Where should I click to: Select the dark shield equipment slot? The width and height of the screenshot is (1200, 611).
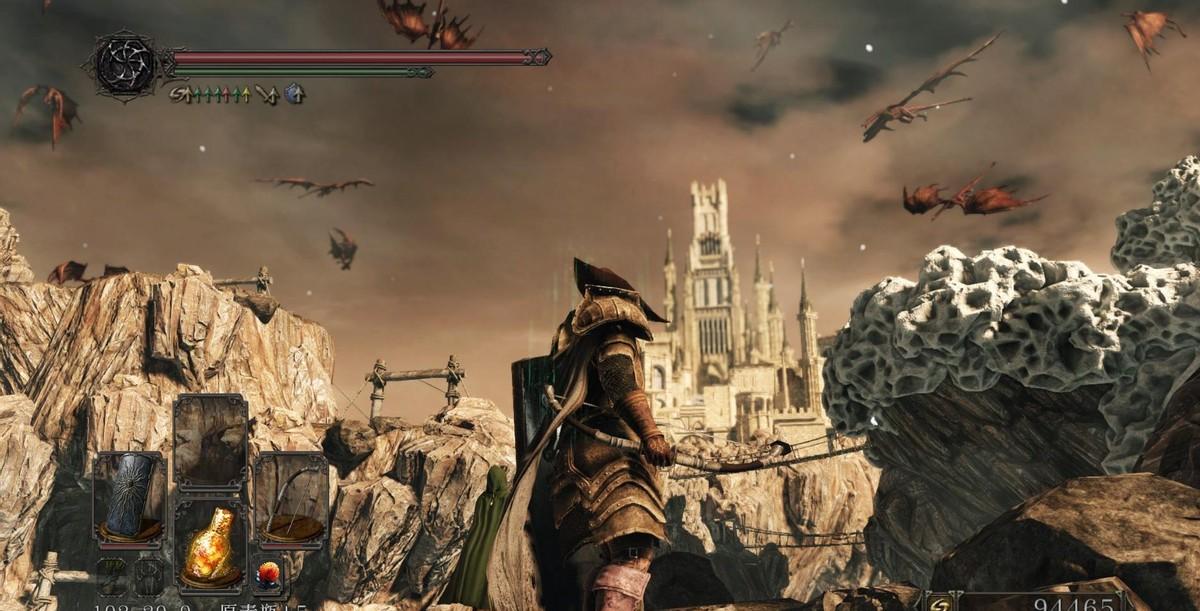130,495
